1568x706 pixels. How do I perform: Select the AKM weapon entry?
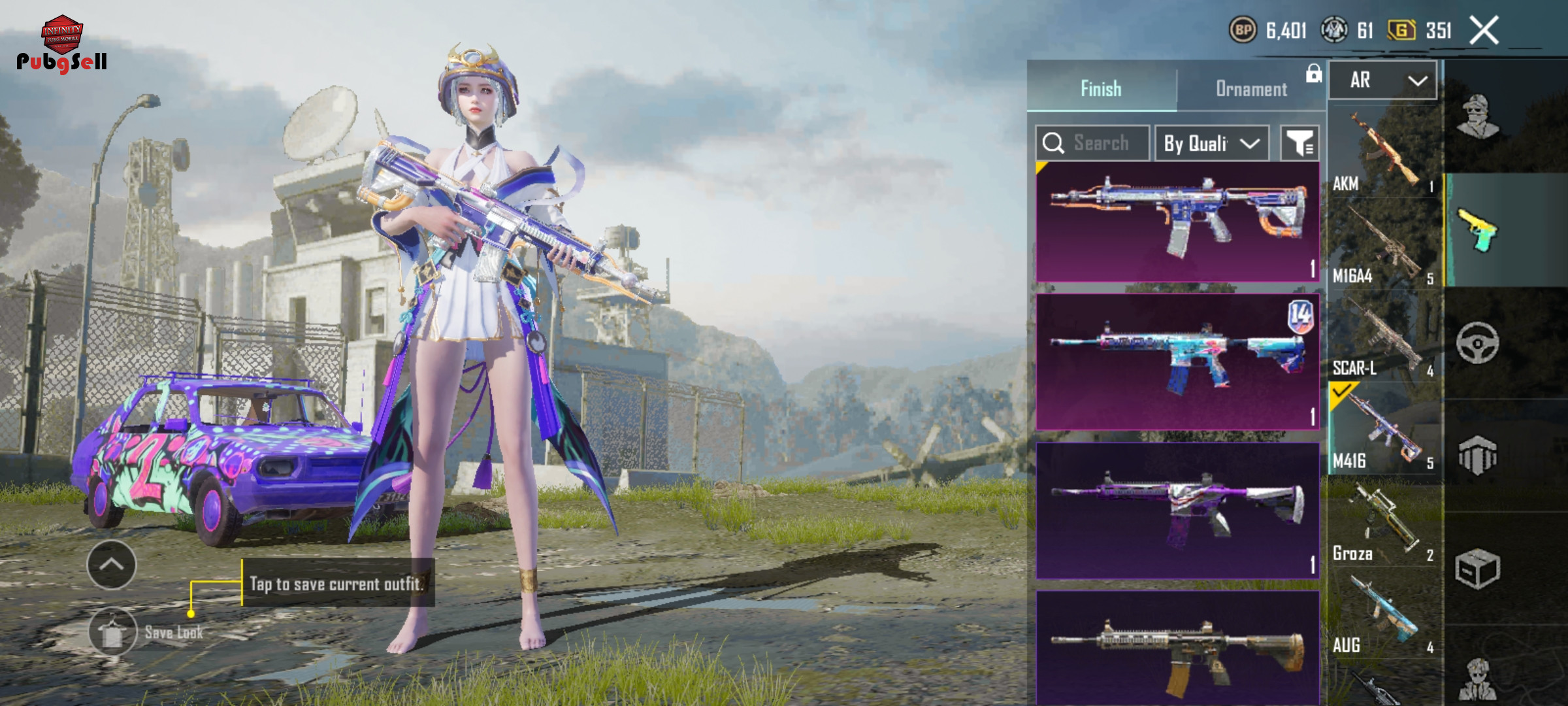click(1384, 153)
